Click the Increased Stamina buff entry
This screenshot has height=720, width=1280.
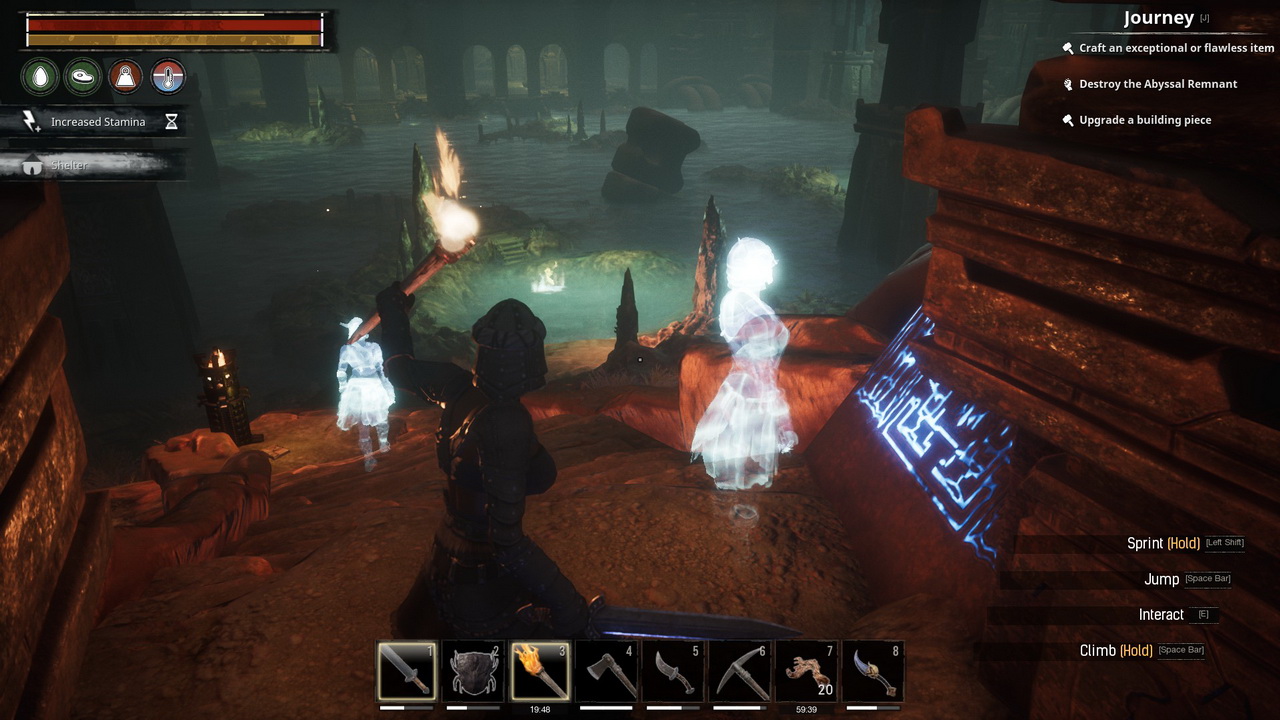pos(97,122)
